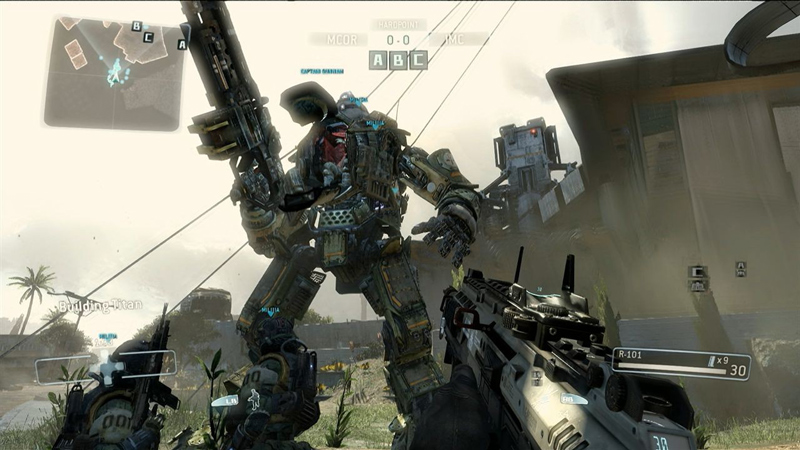Click the hardpoint A world marker
Screen dimensions: 800x450
pyautogui.click(x=741, y=268)
